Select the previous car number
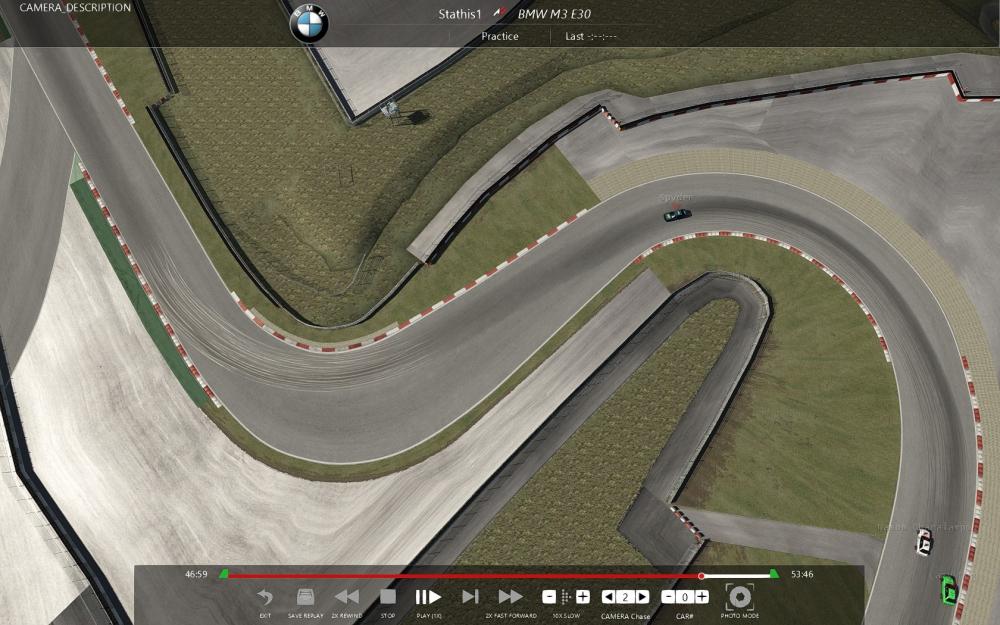Viewport: 1000px width, 625px height. [668, 597]
